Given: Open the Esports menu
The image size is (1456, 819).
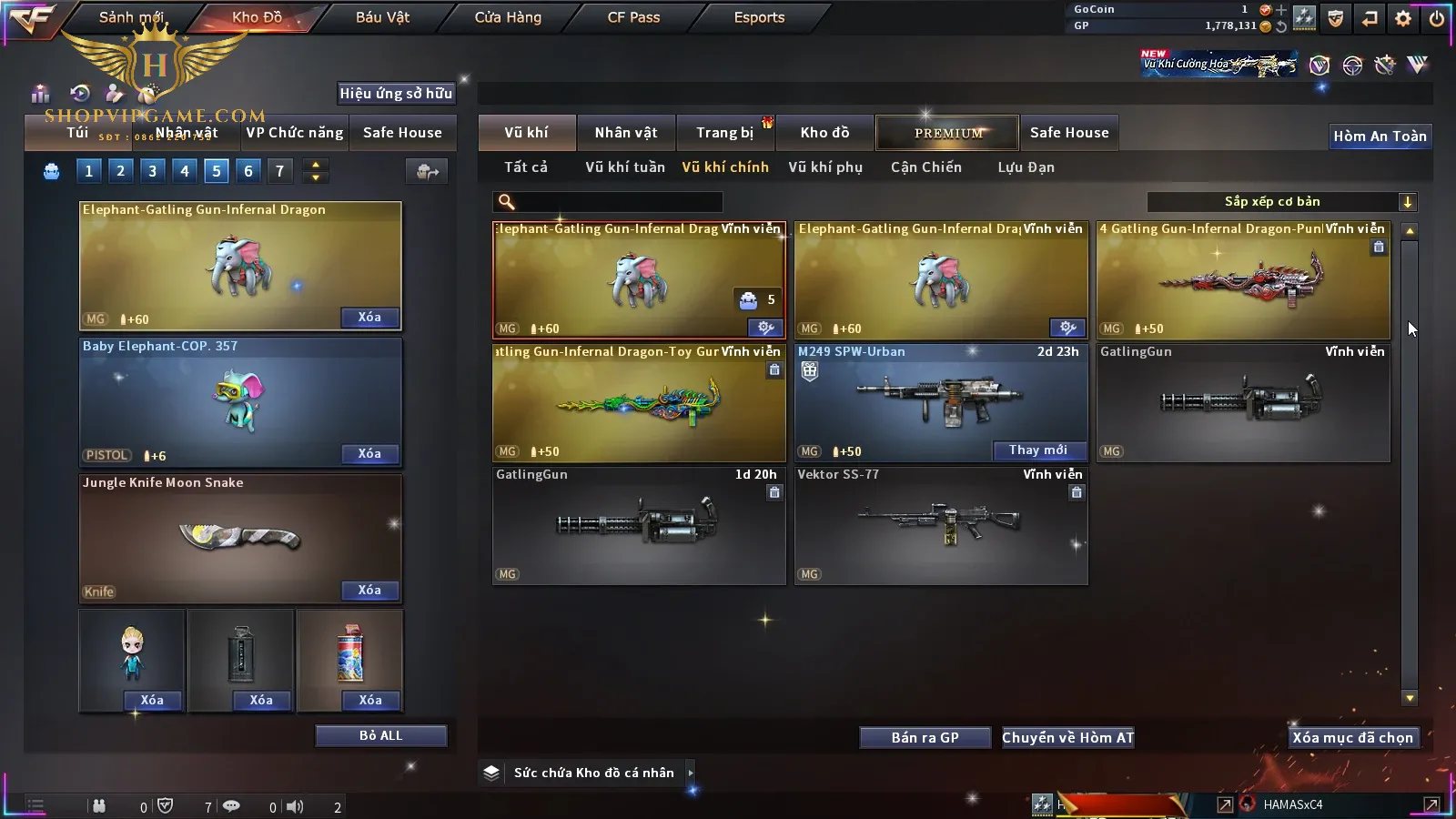Looking at the screenshot, I should pyautogui.click(x=759, y=17).
